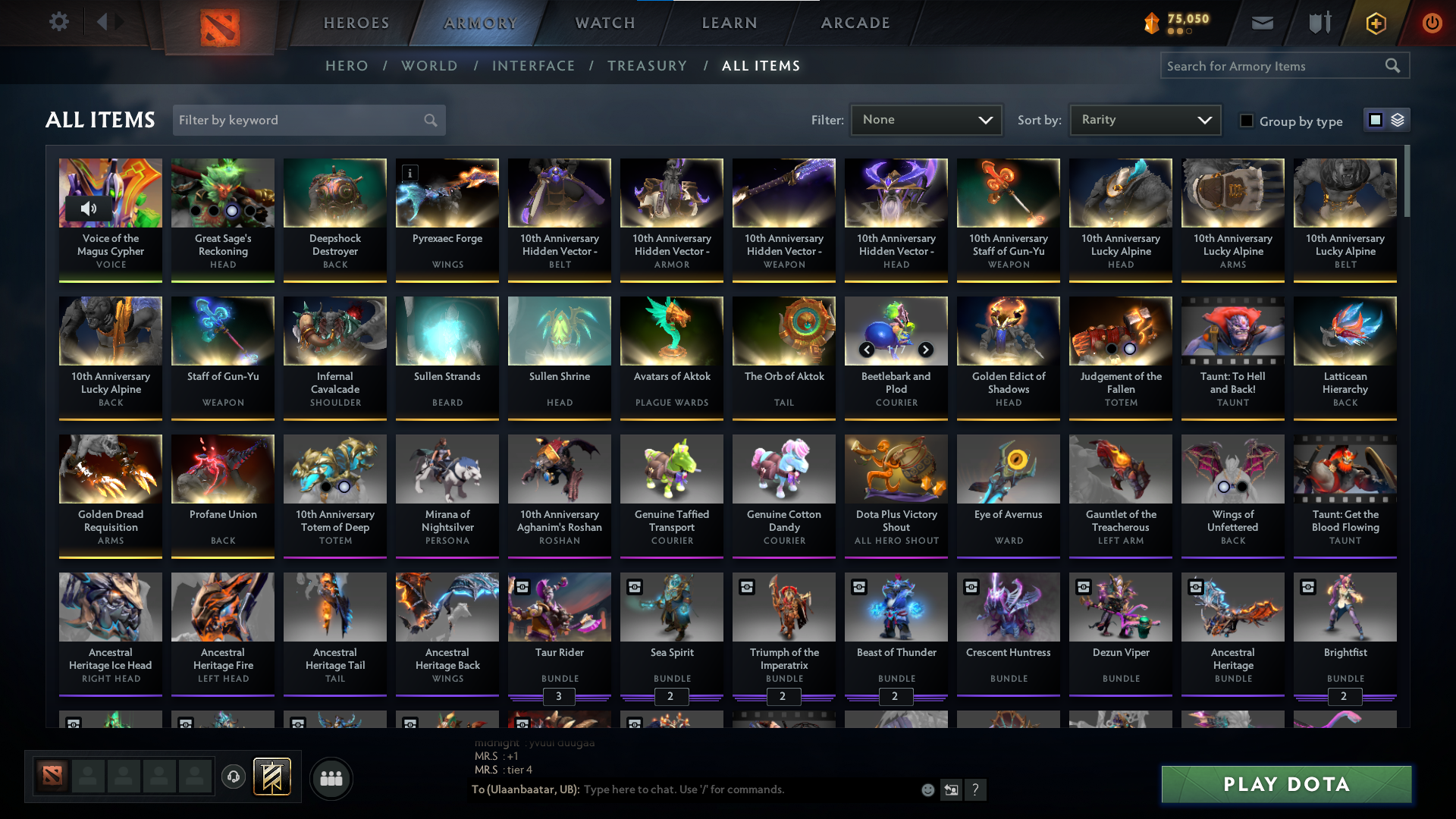Switch to the stacked list view toggle

tap(1398, 120)
